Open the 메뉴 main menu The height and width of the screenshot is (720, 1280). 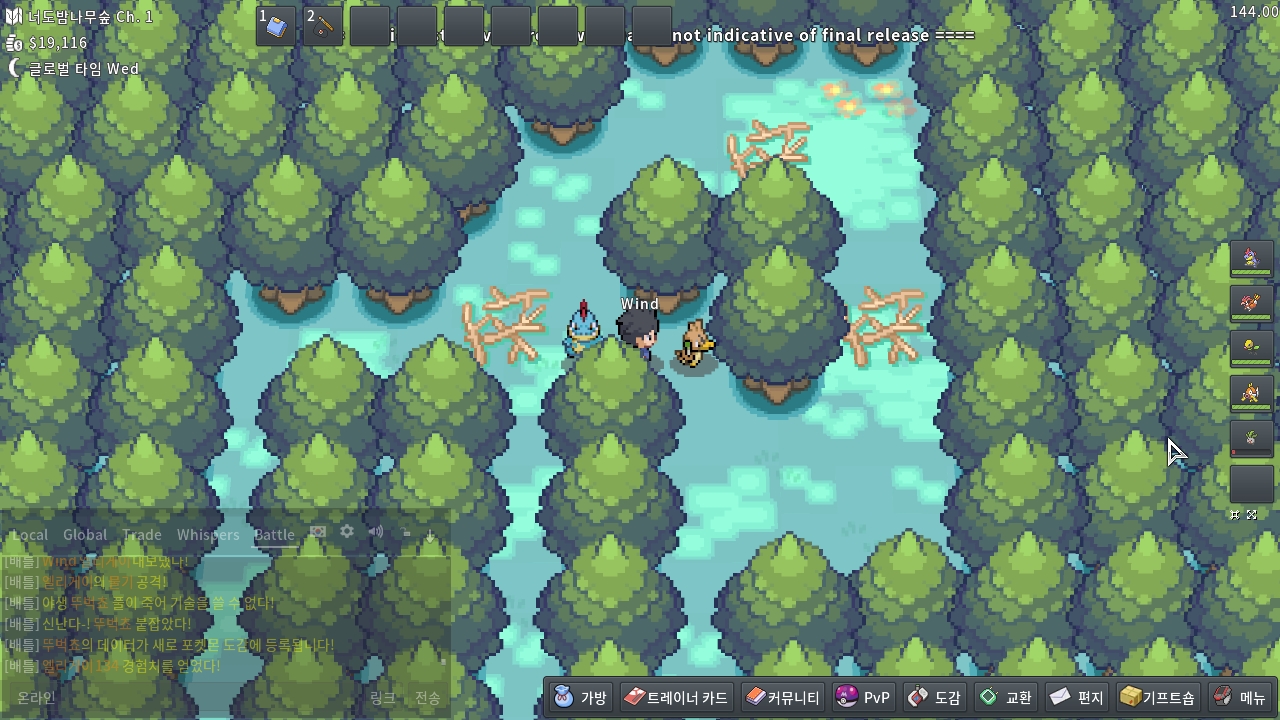(x=1240, y=697)
